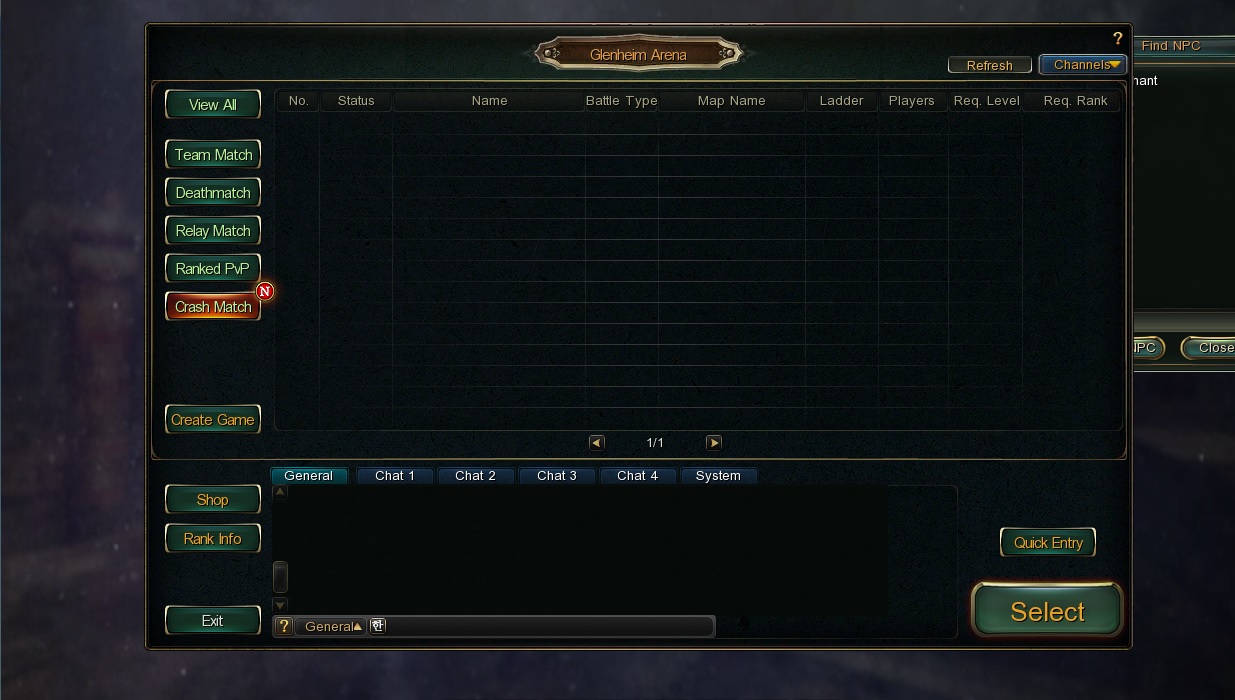This screenshot has height=700, width=1235.
Task: View the Rank Info panel
Action: [x=212, y=538]
